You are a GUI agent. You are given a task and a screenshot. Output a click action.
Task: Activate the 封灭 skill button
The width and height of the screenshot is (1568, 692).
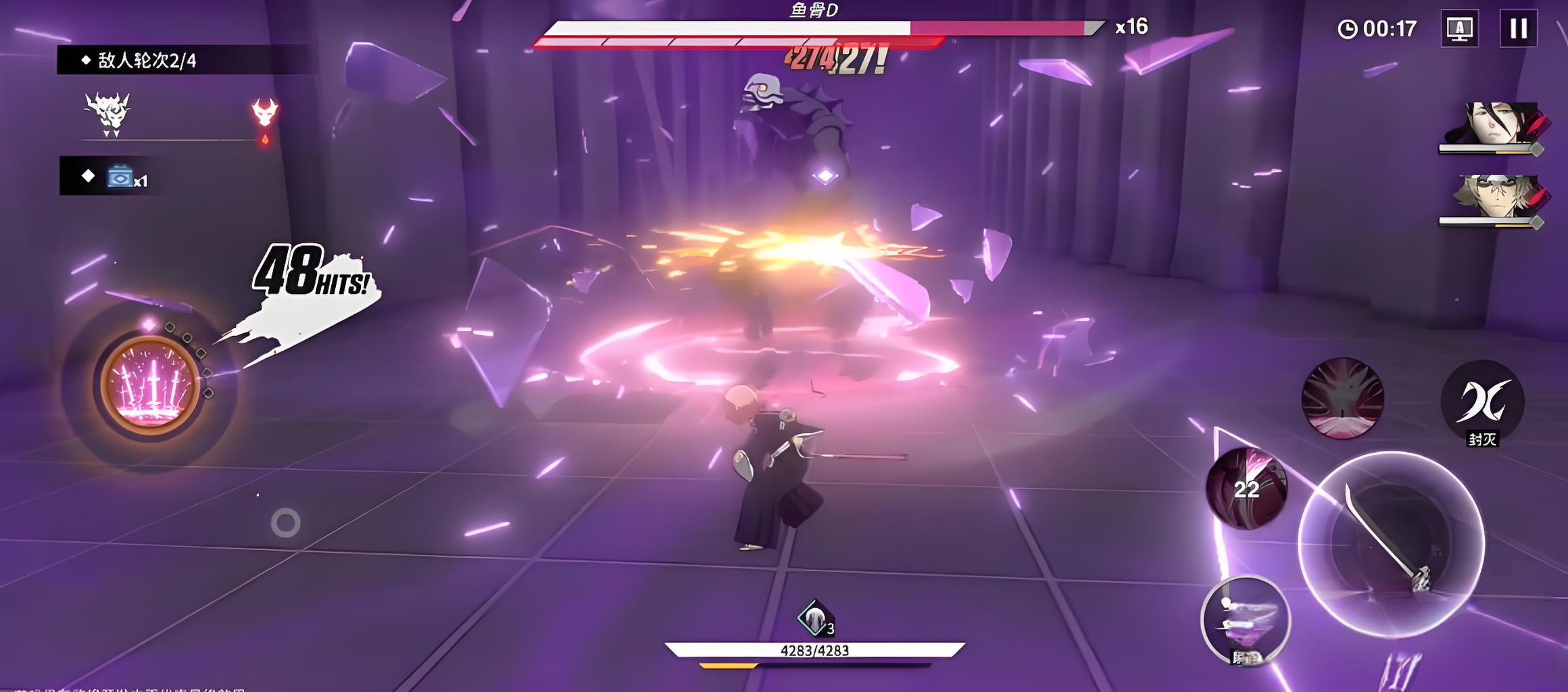coord(1482,402)
